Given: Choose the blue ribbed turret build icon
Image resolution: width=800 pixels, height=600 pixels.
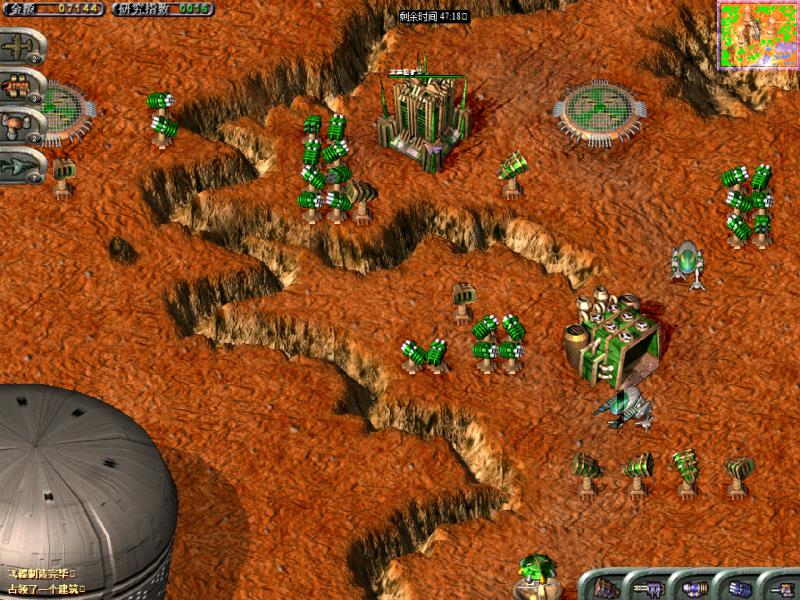Looking at the screenshot, I should pyautogui.click(x=740, y=587).
